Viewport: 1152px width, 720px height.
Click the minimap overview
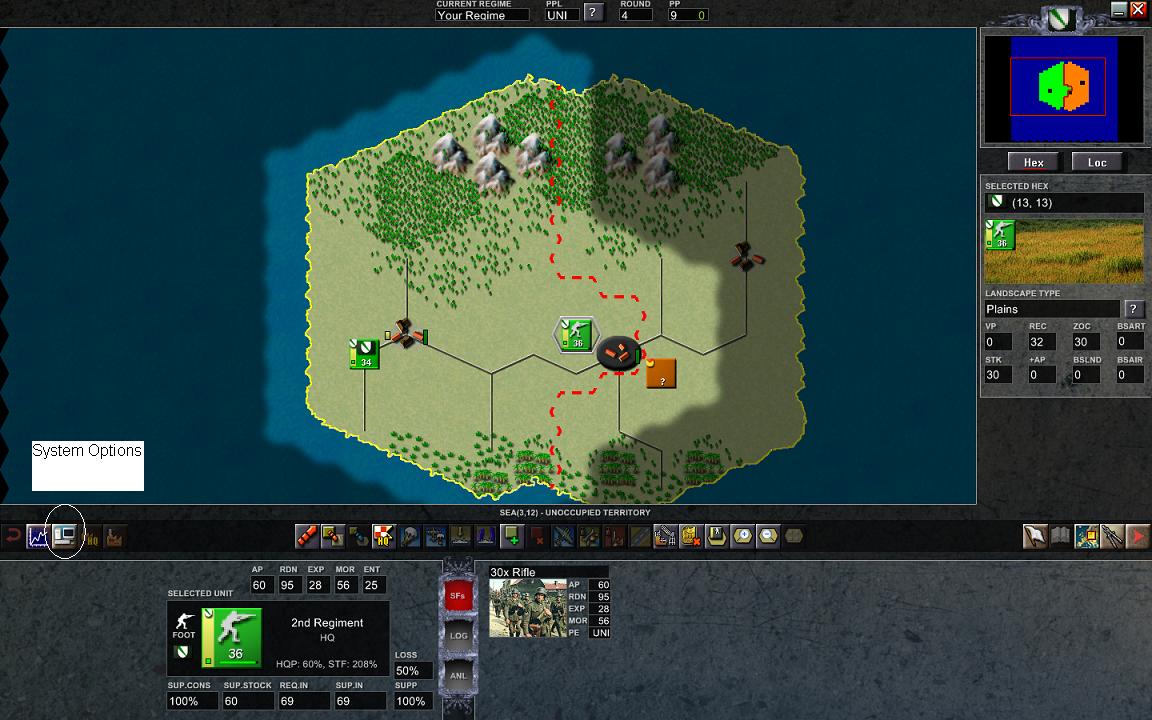pos(1063,88)
